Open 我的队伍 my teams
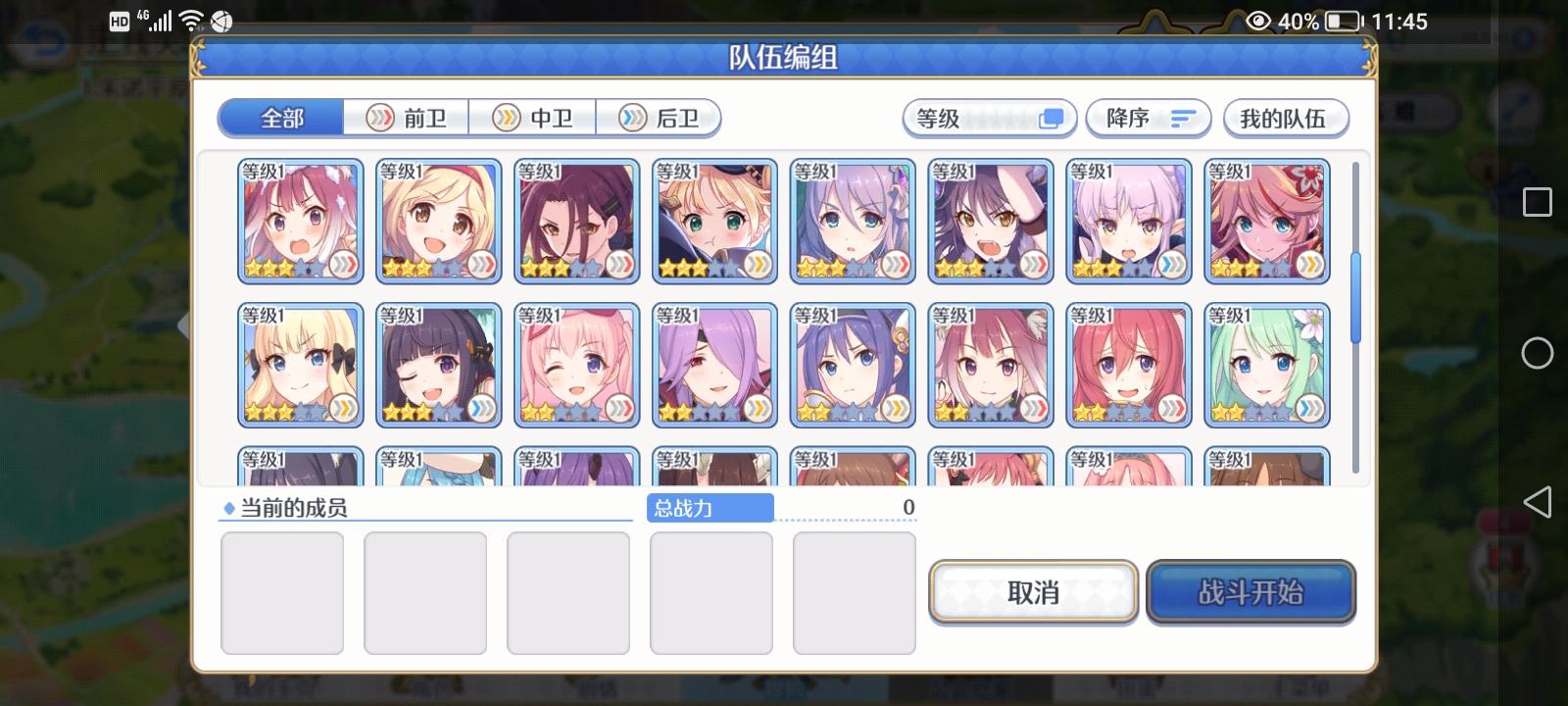Screen dimensions: 1568x706 [x=1287, y=118]
